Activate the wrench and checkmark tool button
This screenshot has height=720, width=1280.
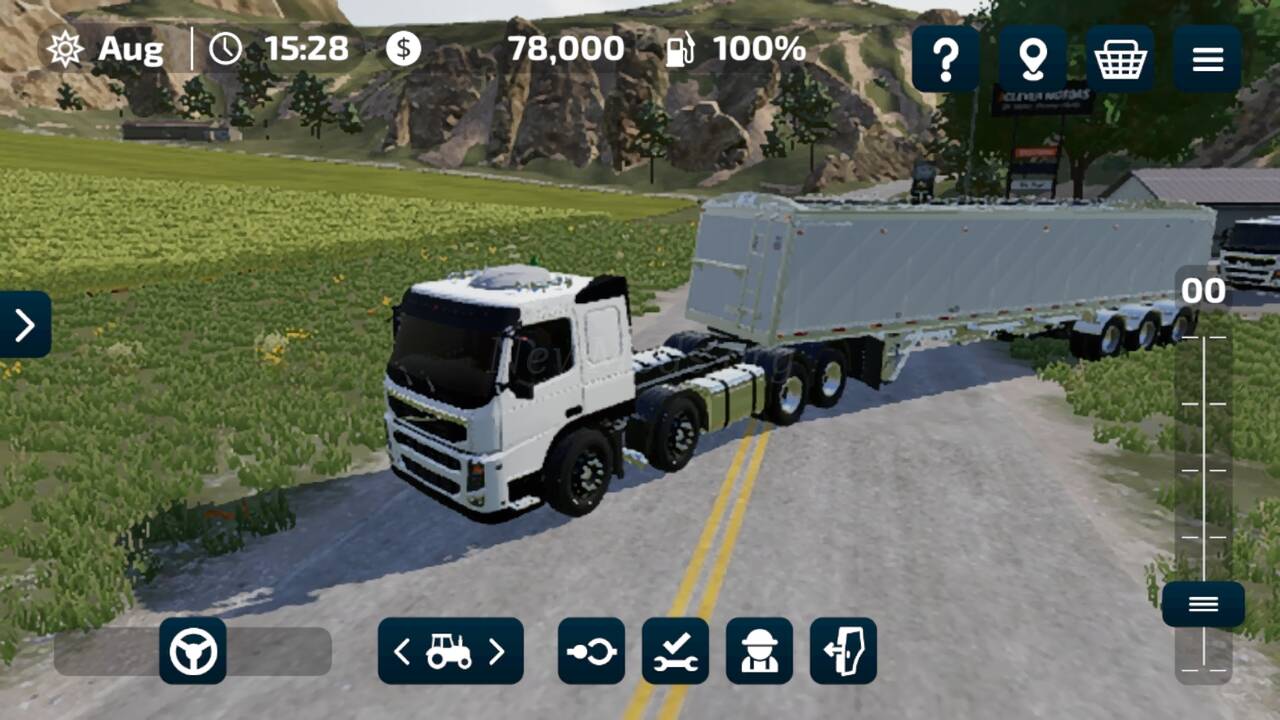(675, 651)
